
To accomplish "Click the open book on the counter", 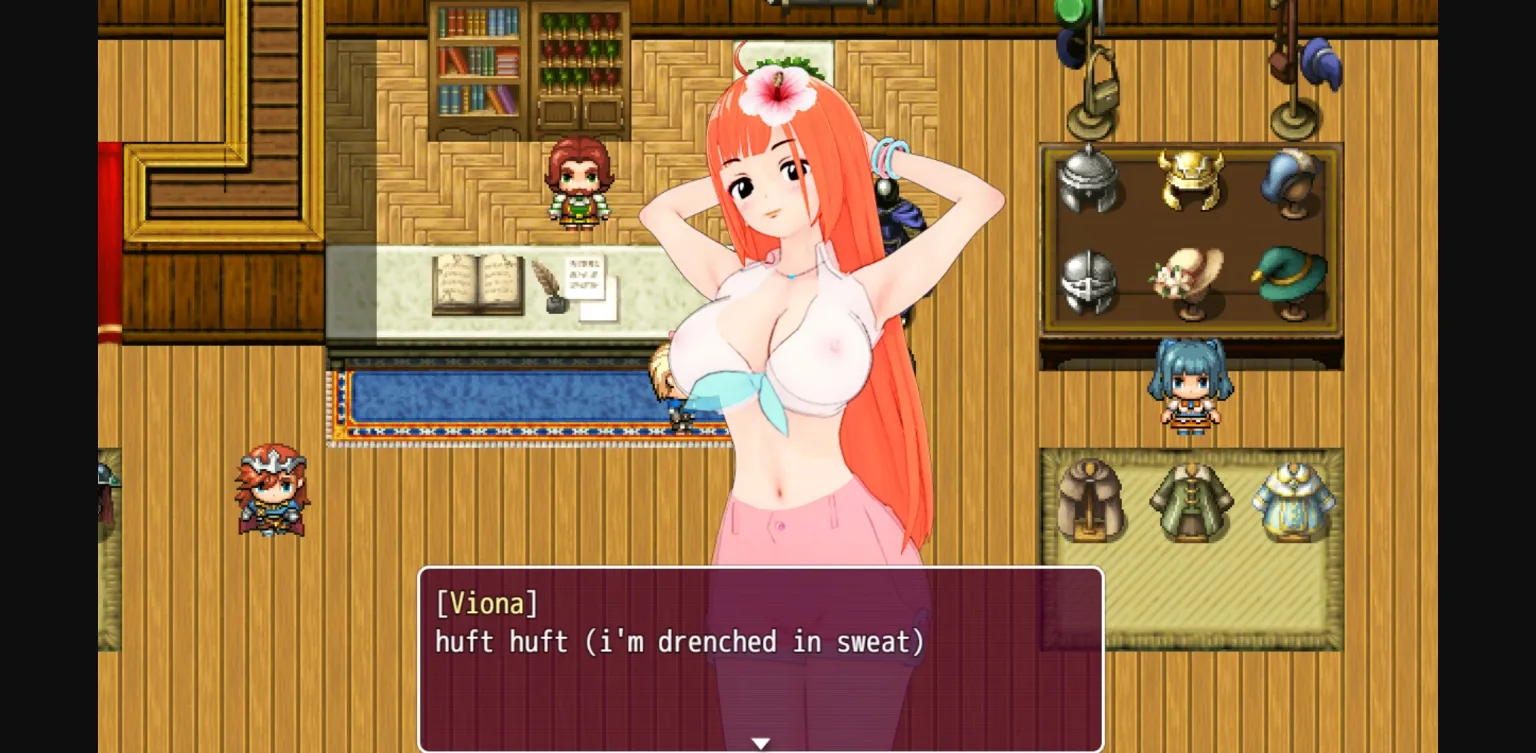I will coord(480,285).
